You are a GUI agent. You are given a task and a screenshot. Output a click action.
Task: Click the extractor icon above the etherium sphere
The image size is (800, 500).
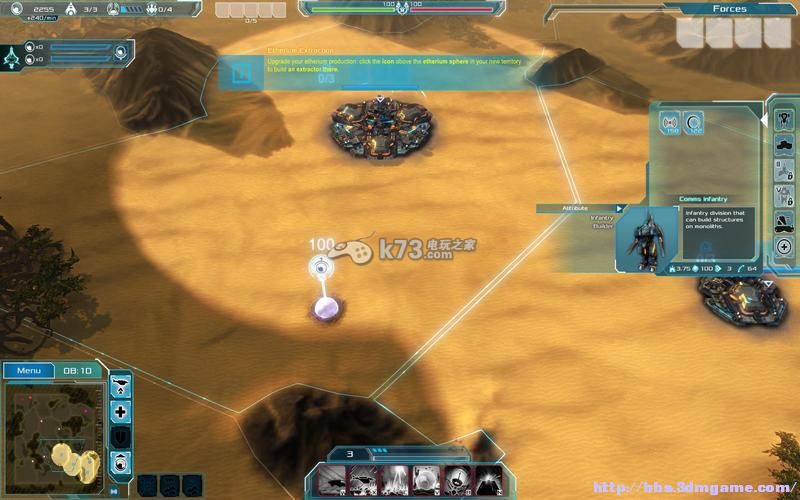[320, 266]
